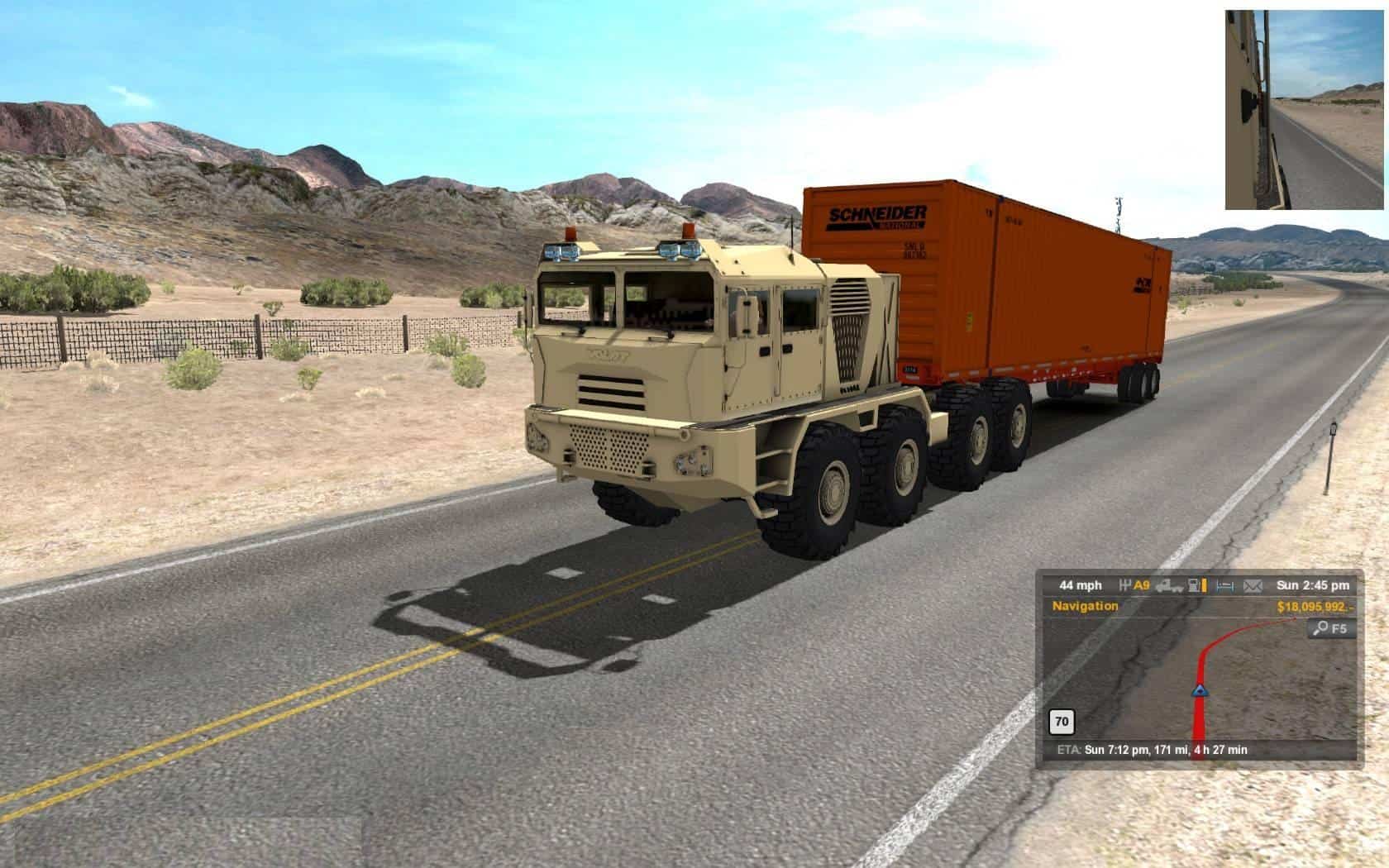
Task: Switch the Navigation tab label
Action: [x=1085, y=606]
